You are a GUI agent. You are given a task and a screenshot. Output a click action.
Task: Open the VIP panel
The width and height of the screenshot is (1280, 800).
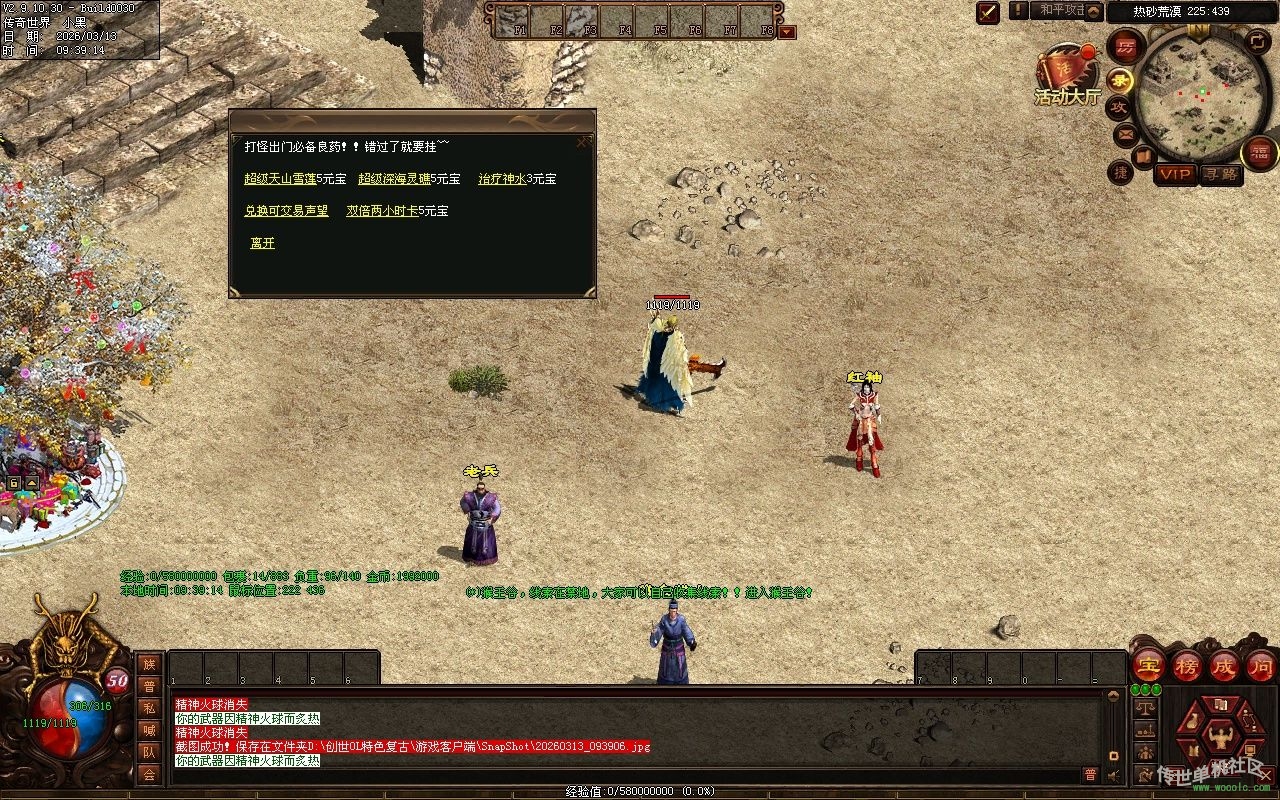tap(1175, 174)
